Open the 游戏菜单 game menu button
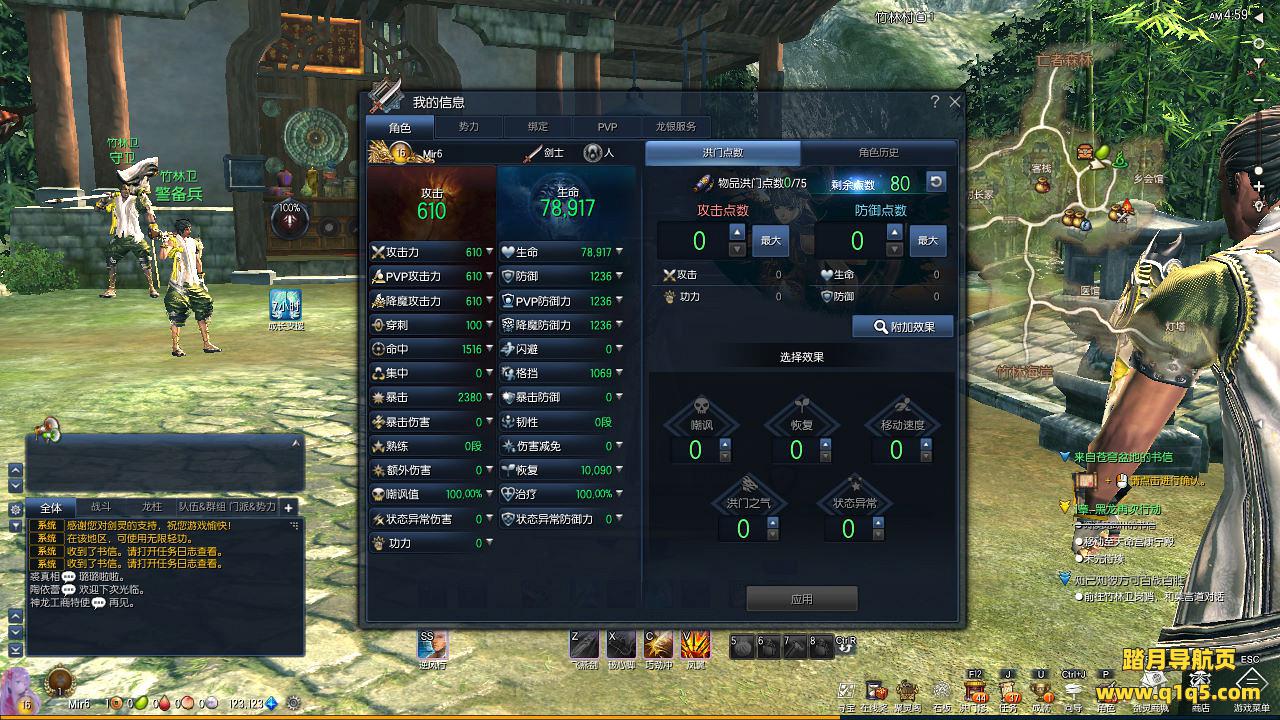1280x720 pixels. pyautogui.click(x=1250, y=692)
